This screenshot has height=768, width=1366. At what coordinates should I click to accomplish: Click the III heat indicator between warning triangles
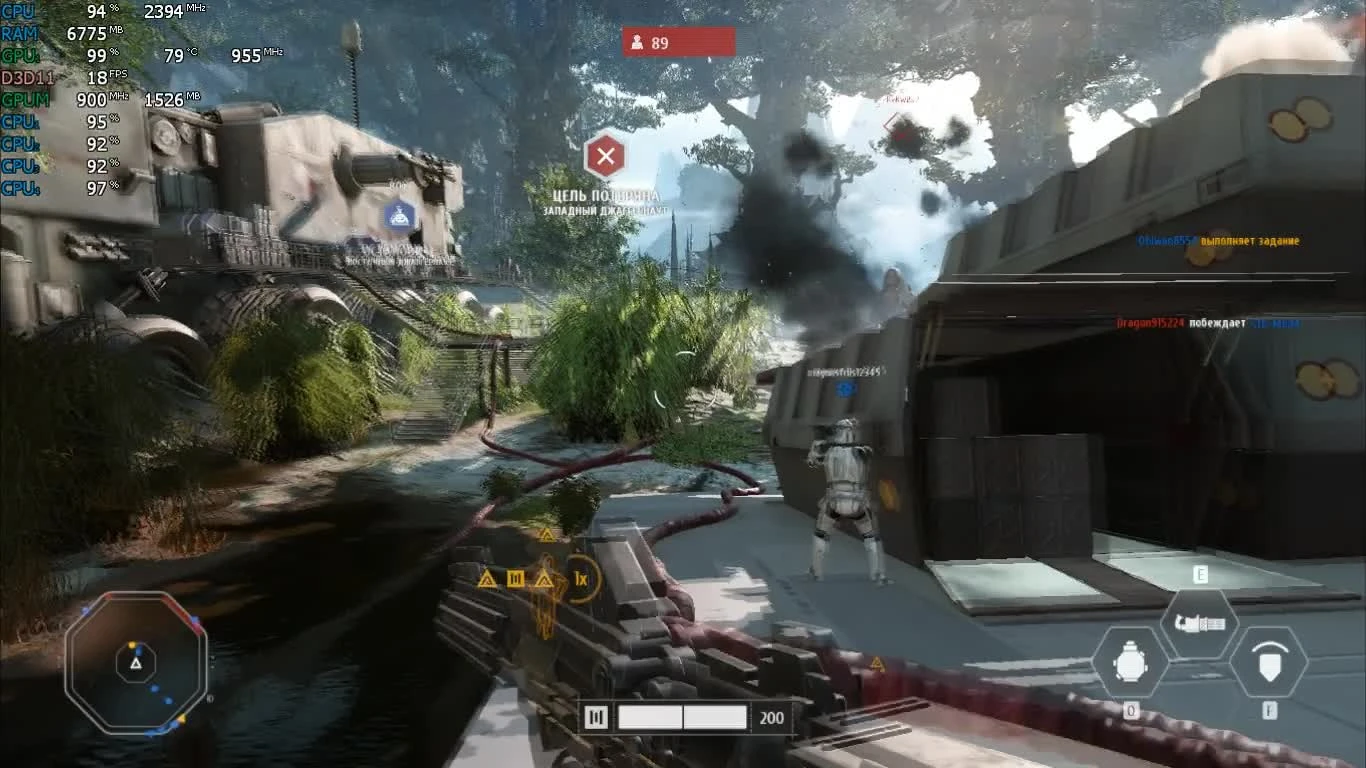(515, 578)
